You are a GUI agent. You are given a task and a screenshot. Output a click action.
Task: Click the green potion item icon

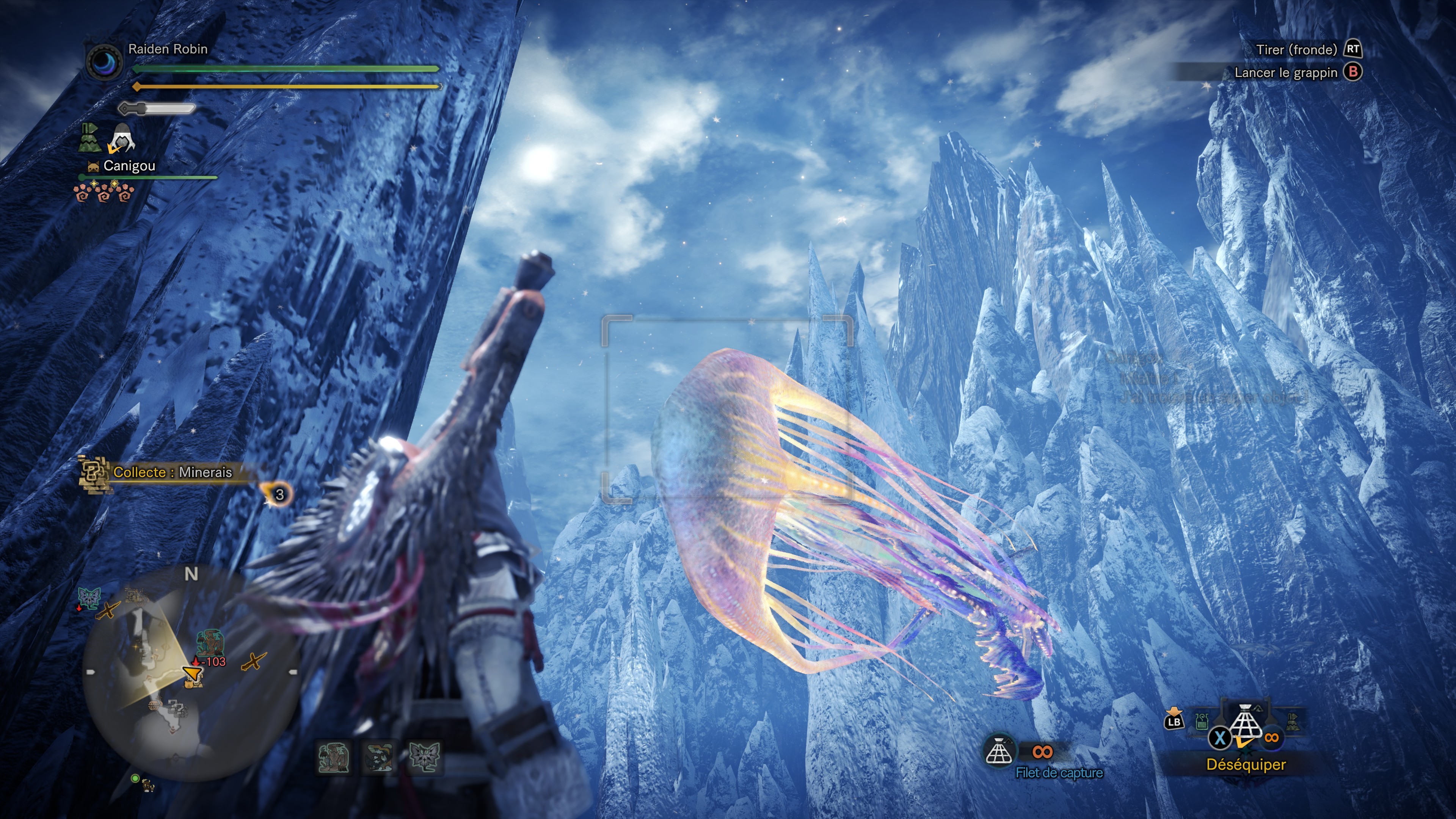pos(1201,722)
